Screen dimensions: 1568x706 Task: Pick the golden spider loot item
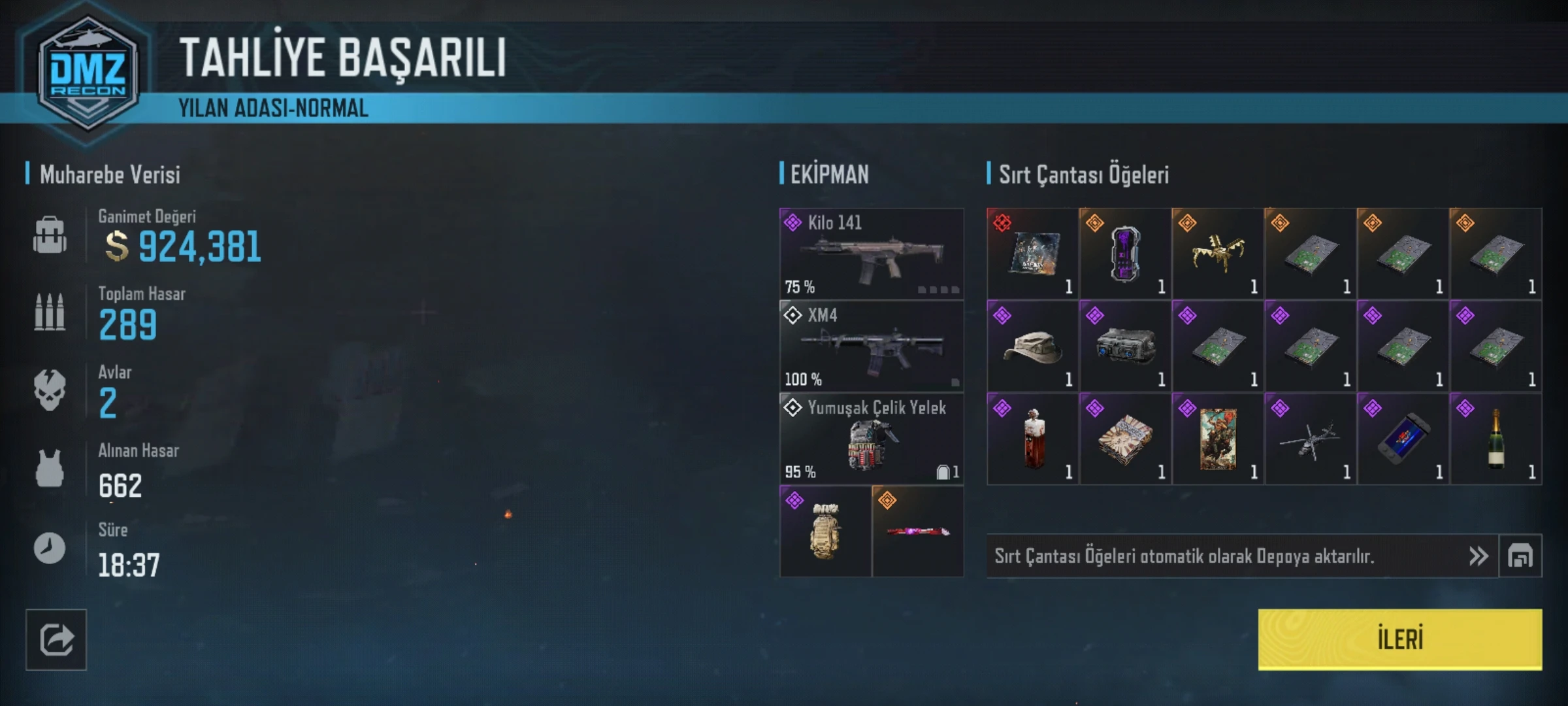1217,254
